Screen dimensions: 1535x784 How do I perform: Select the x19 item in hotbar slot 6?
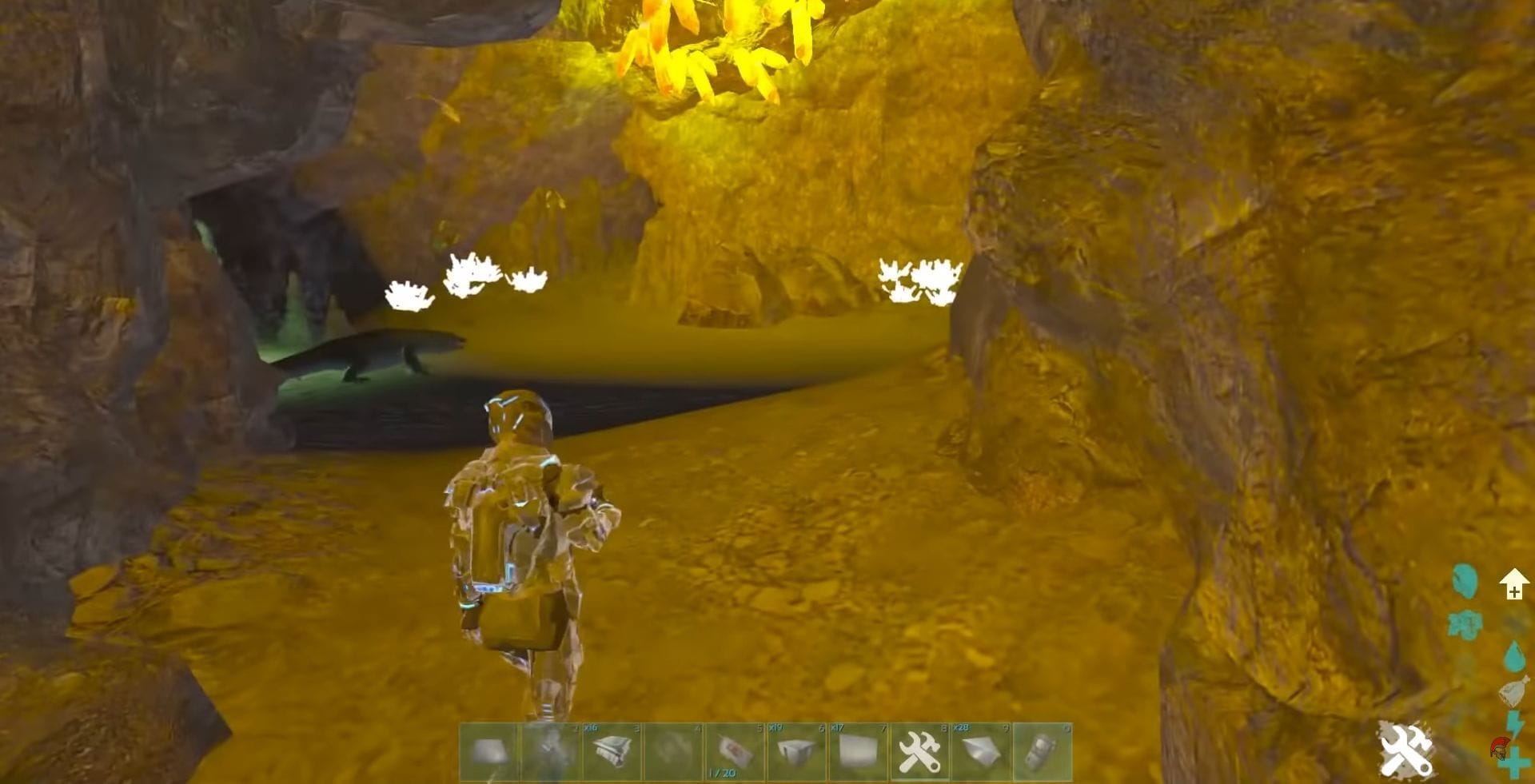tap(795, 750)
